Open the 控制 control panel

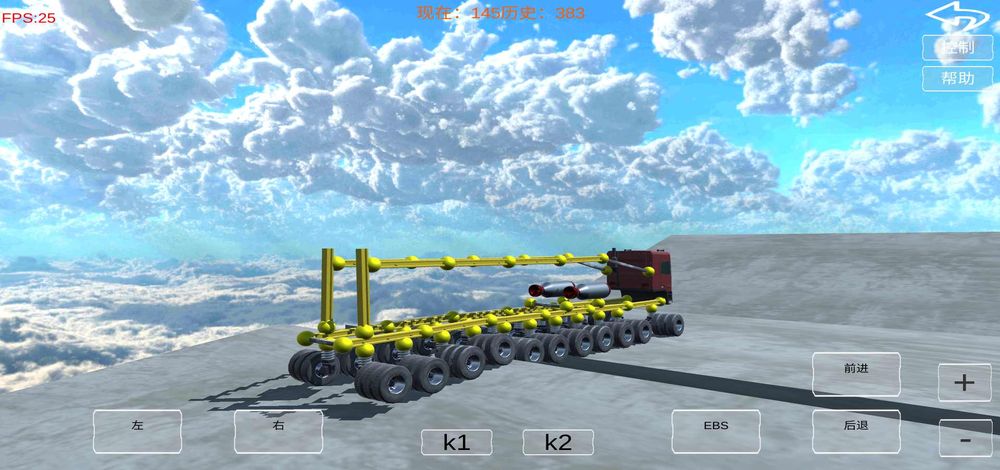[x=956, y=47]
